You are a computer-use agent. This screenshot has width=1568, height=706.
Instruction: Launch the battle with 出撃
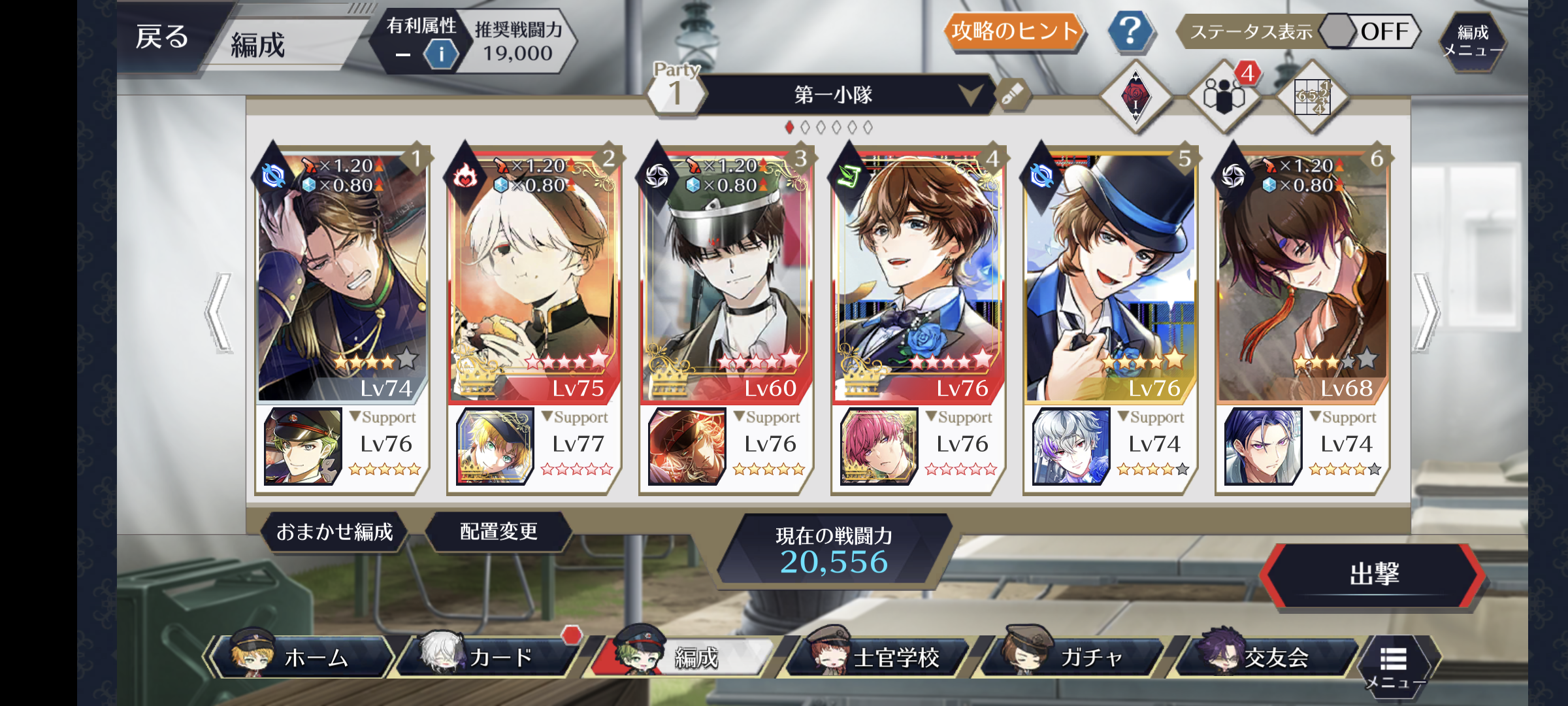[1373, 575]
